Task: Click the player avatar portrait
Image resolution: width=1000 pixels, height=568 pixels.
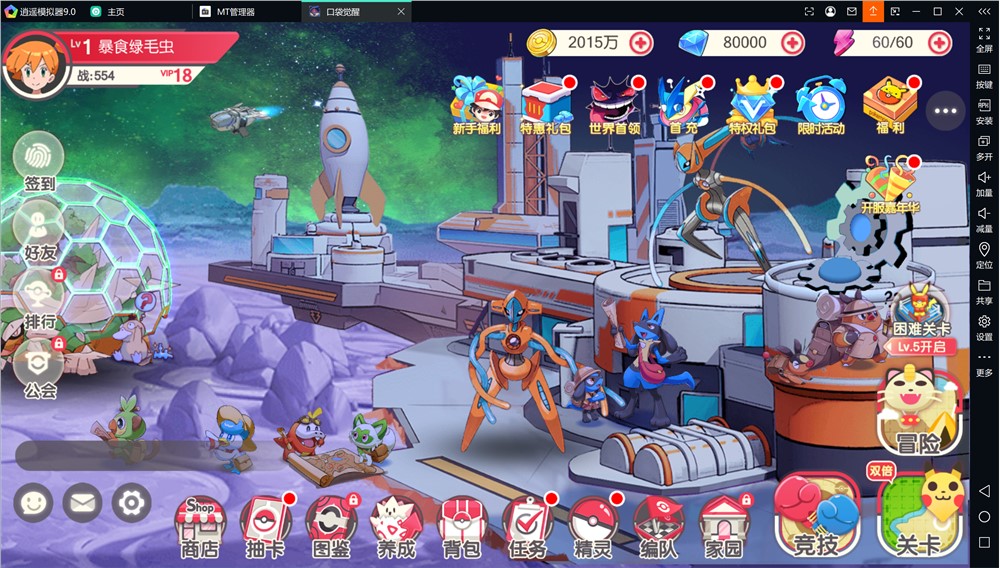Action: [31, 61]
